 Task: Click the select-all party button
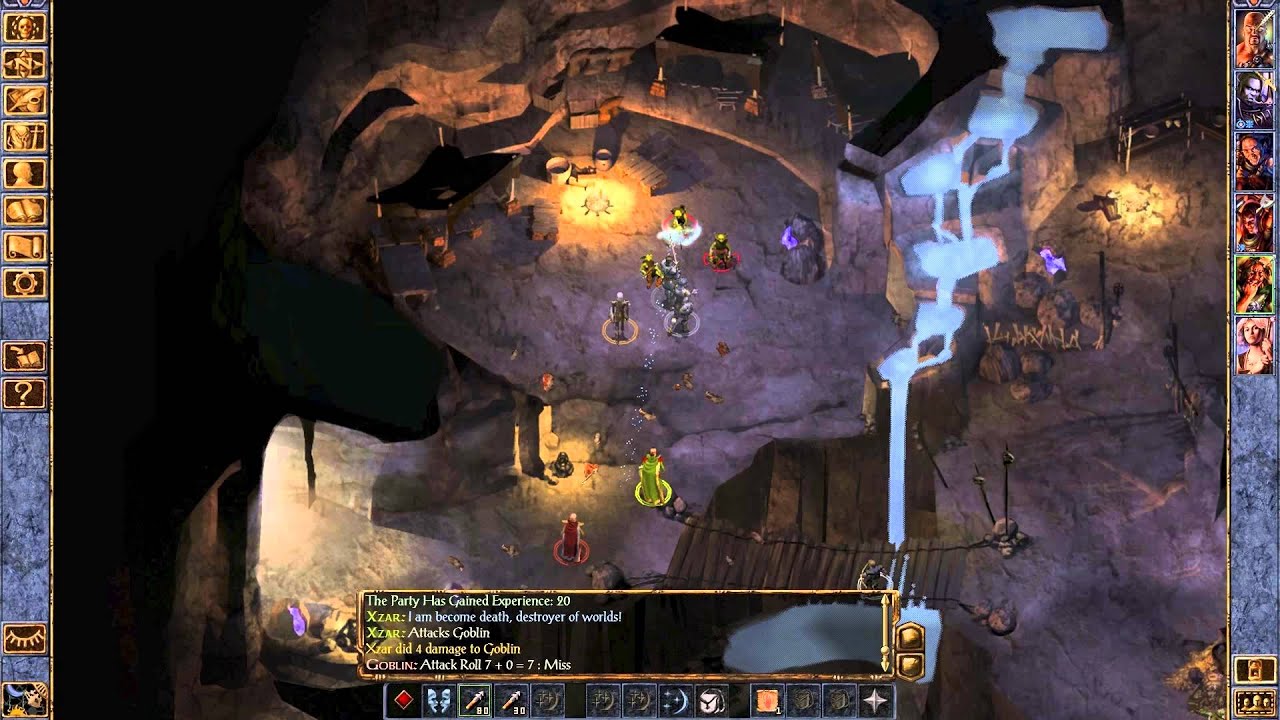point(1253,703)
